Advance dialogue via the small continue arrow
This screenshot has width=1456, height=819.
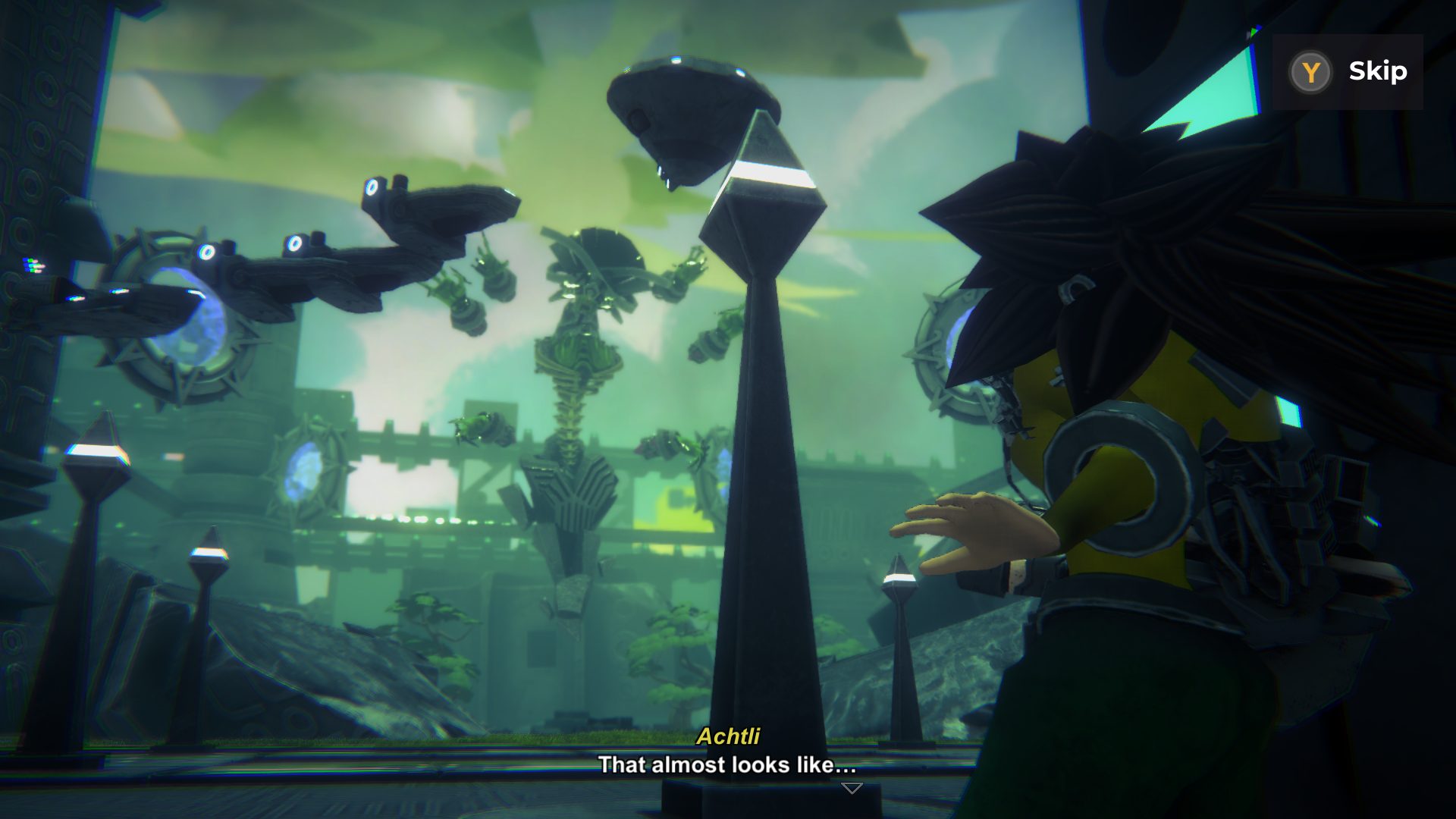click(x=852, y=789)
